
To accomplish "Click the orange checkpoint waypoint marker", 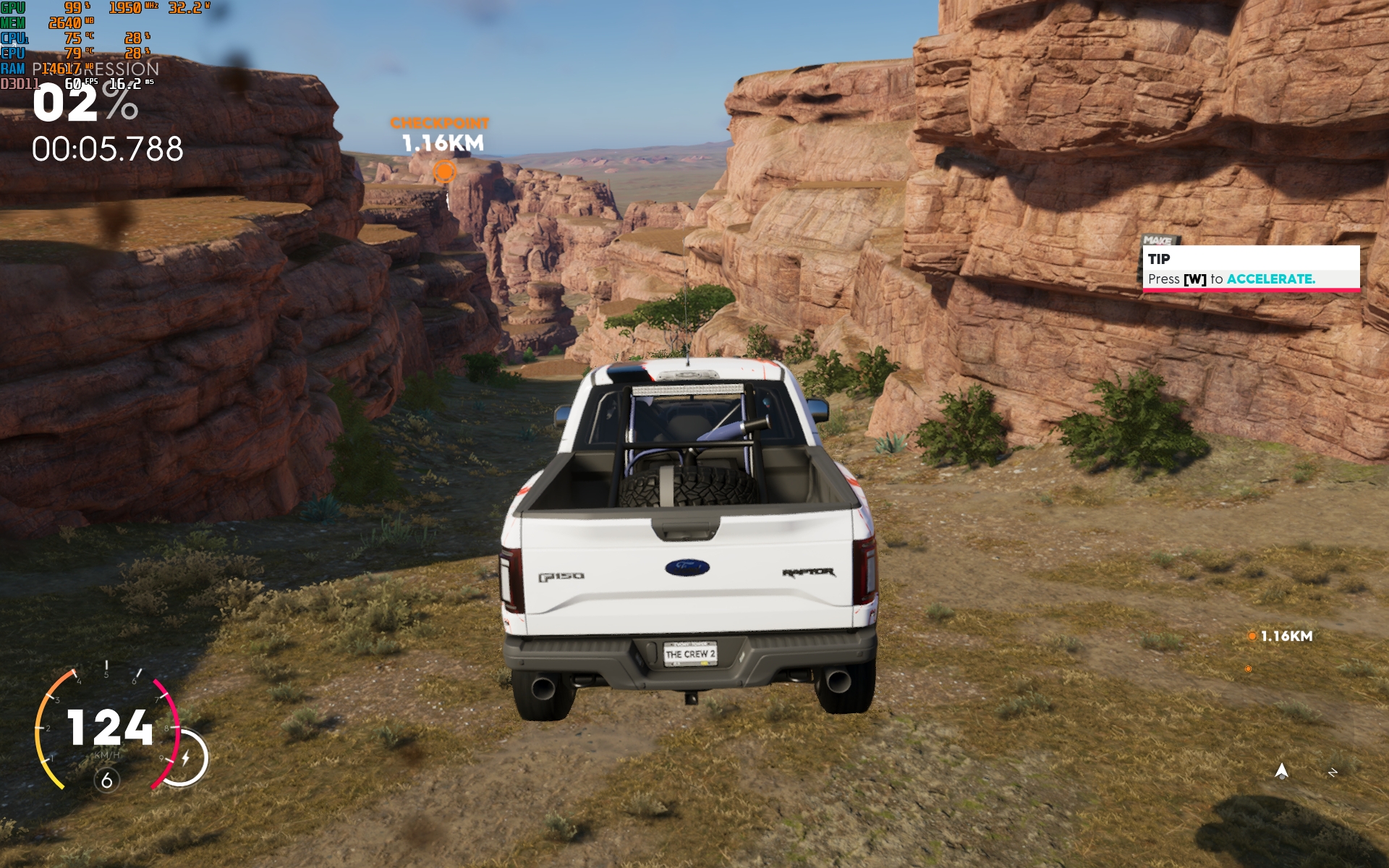I will coord(444,171).
